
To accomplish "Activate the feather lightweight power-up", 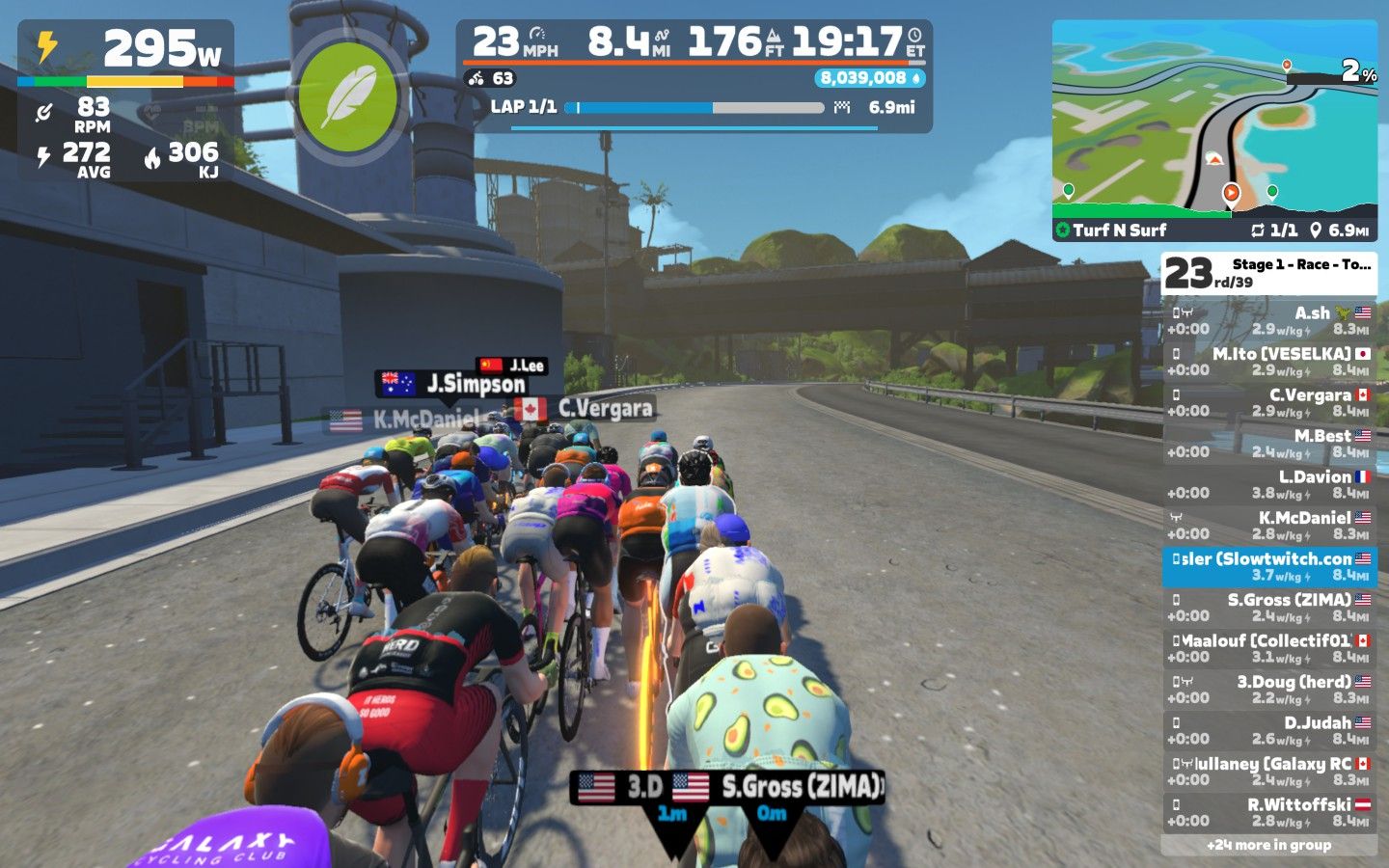I will pyautogui.click(x=347, y=96).
